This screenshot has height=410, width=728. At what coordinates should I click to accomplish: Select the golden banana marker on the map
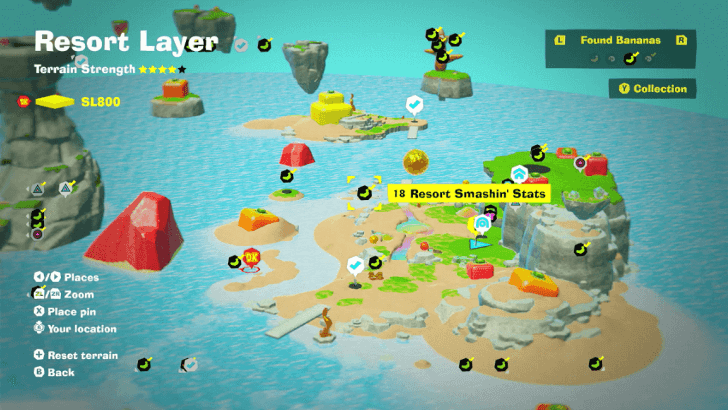click(415, 162)
